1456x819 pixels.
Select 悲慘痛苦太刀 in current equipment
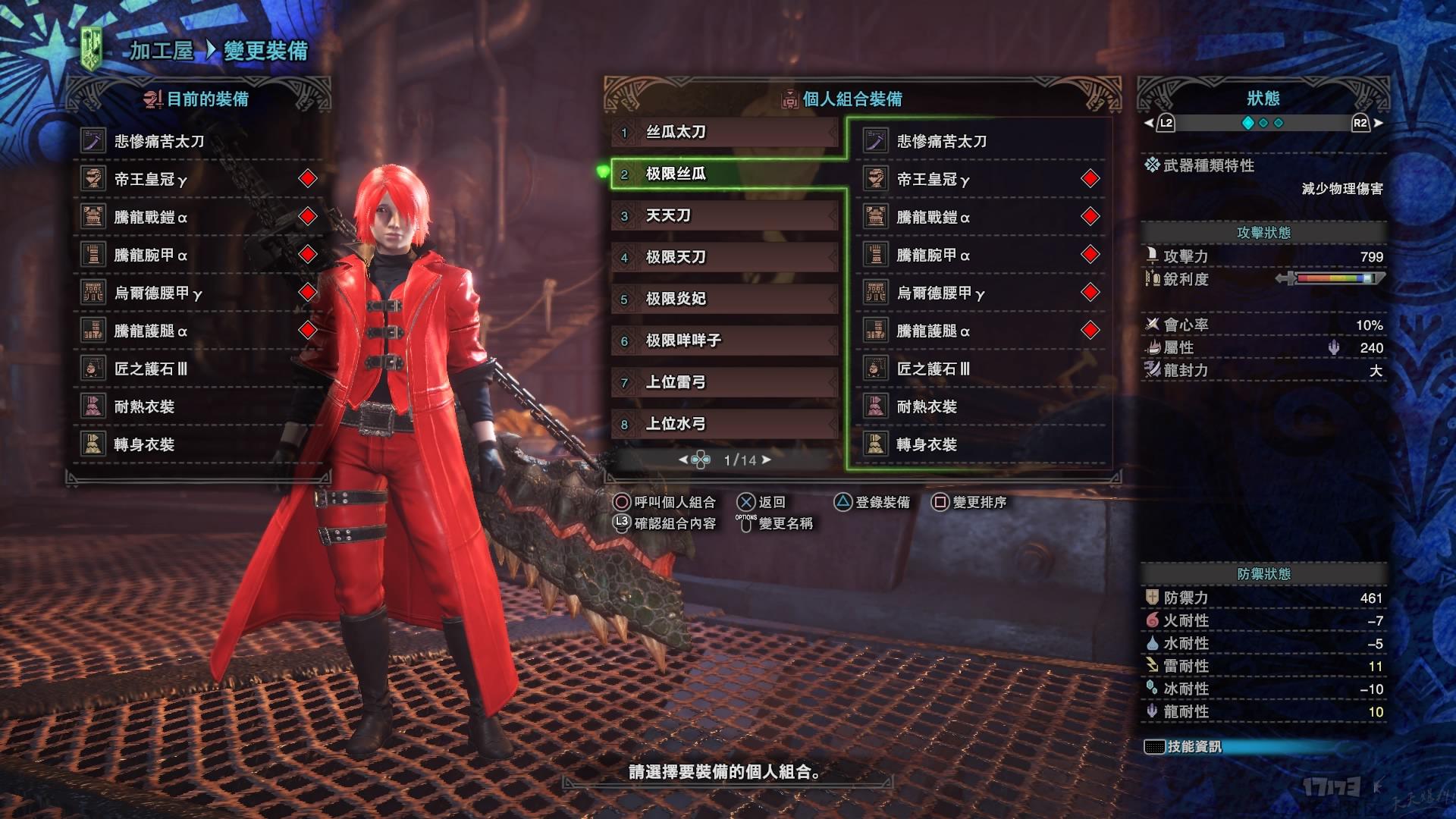click(x=159, y=141)
